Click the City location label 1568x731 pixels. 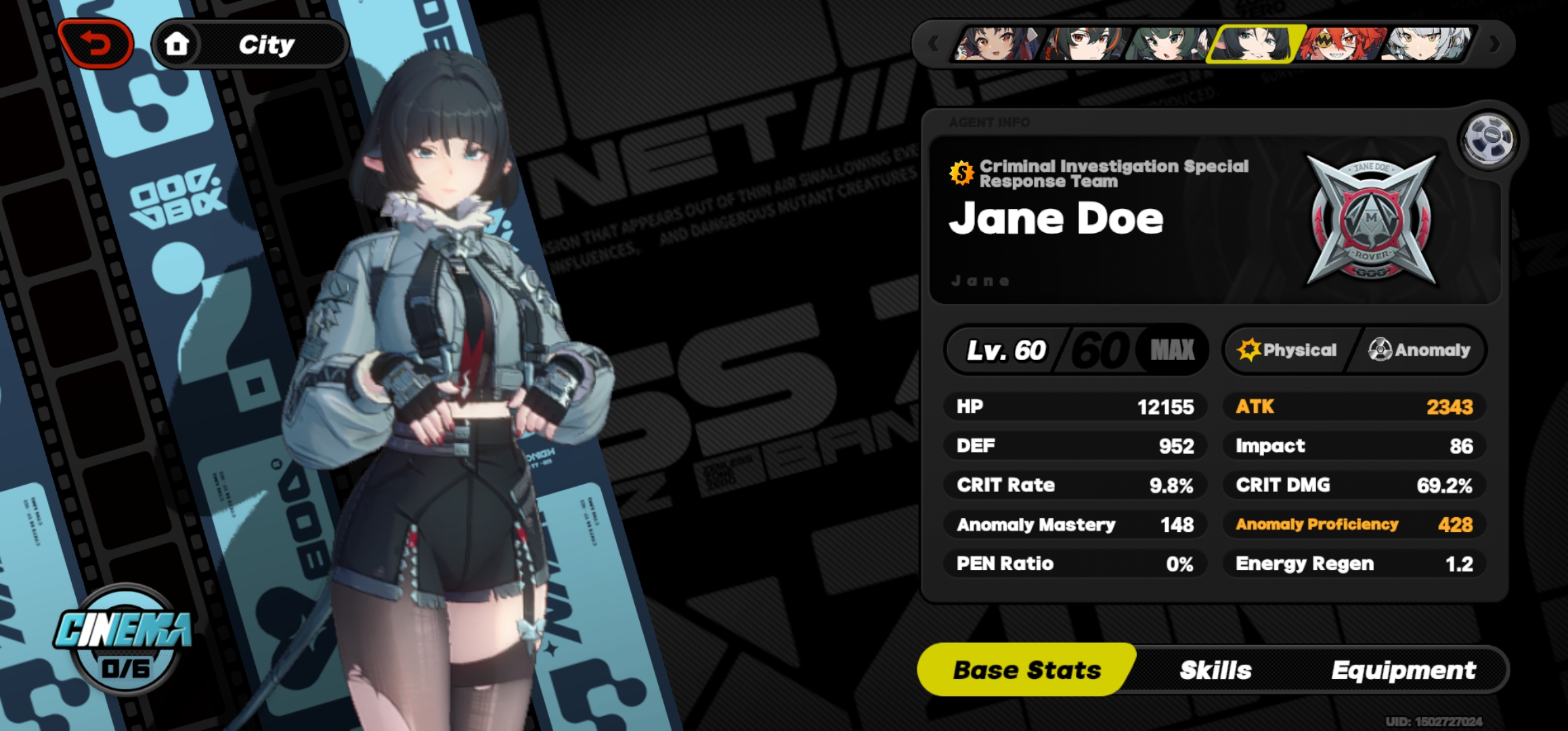pyautogui.click(x=267, y=45)
